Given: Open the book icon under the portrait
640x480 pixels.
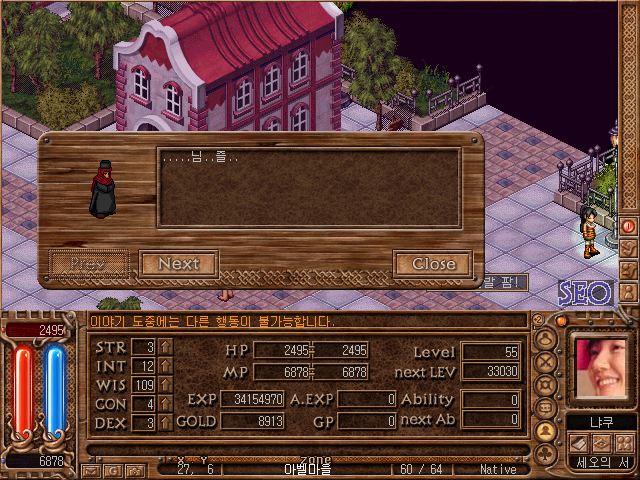Looking at the screenshot, I should (580, 442).
